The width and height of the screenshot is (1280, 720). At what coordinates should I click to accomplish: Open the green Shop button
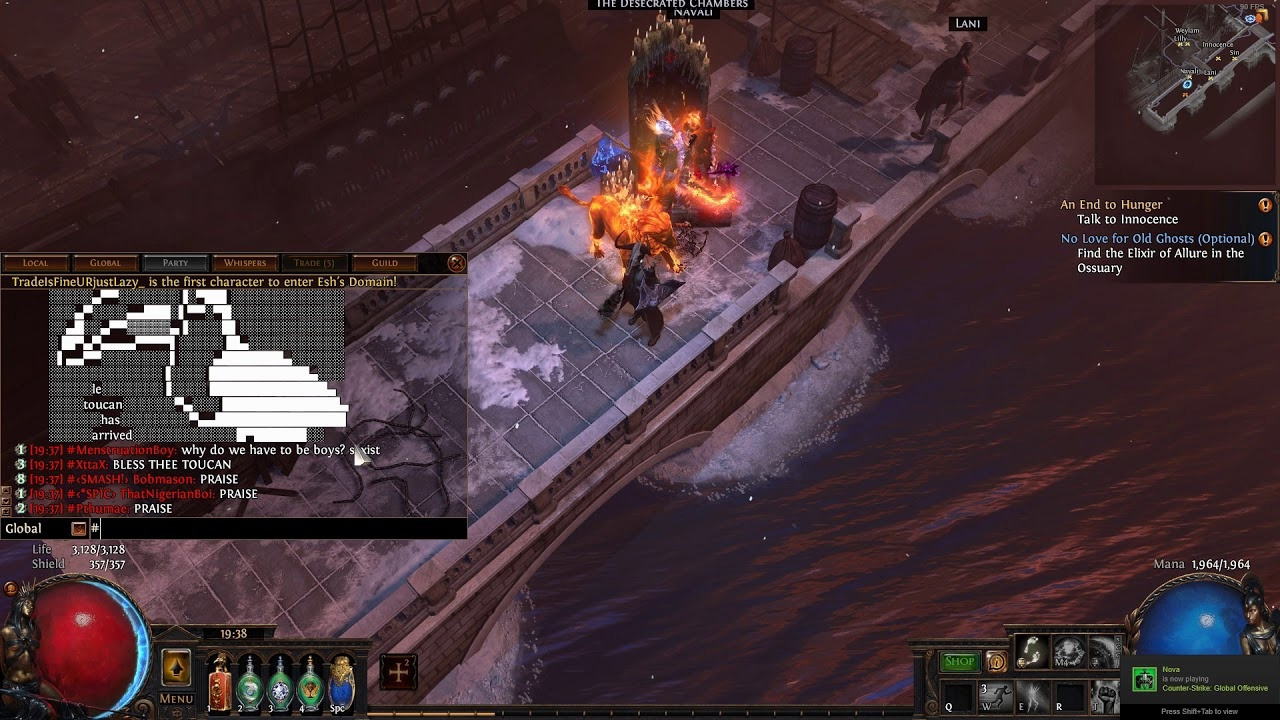[x=959, y=662]
